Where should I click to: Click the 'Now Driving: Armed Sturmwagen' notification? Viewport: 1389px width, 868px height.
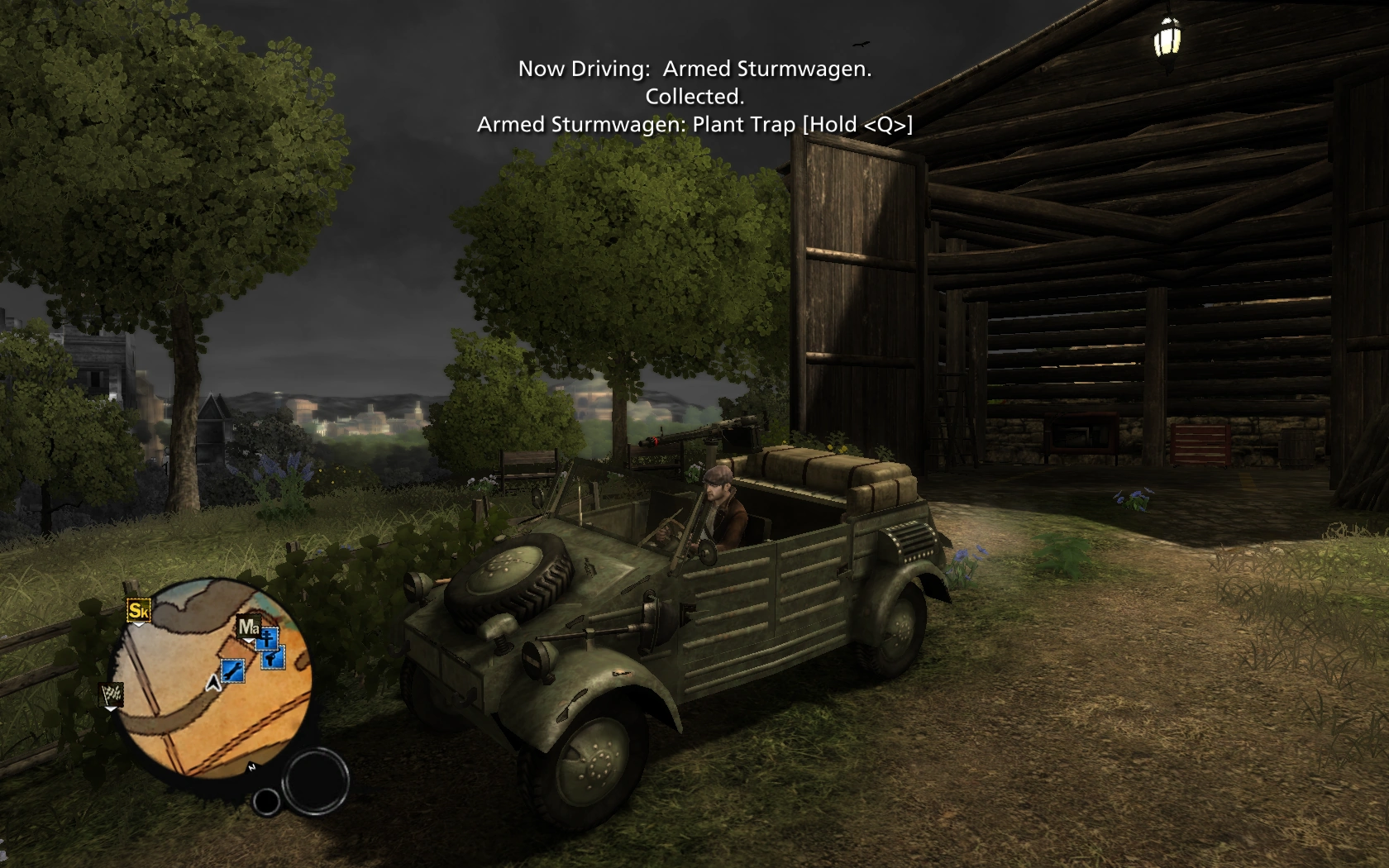[695, 69]
